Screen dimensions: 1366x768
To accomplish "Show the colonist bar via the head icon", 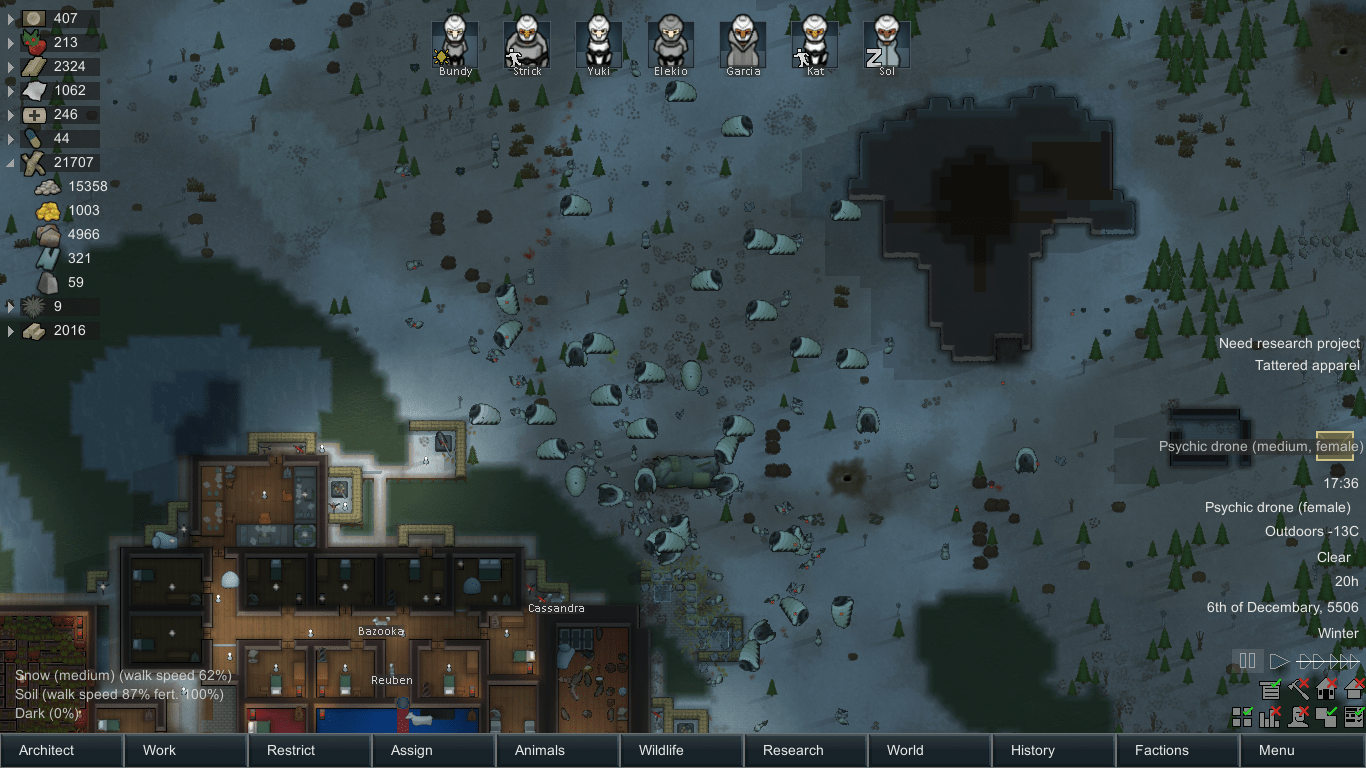I will (1298, 717).
